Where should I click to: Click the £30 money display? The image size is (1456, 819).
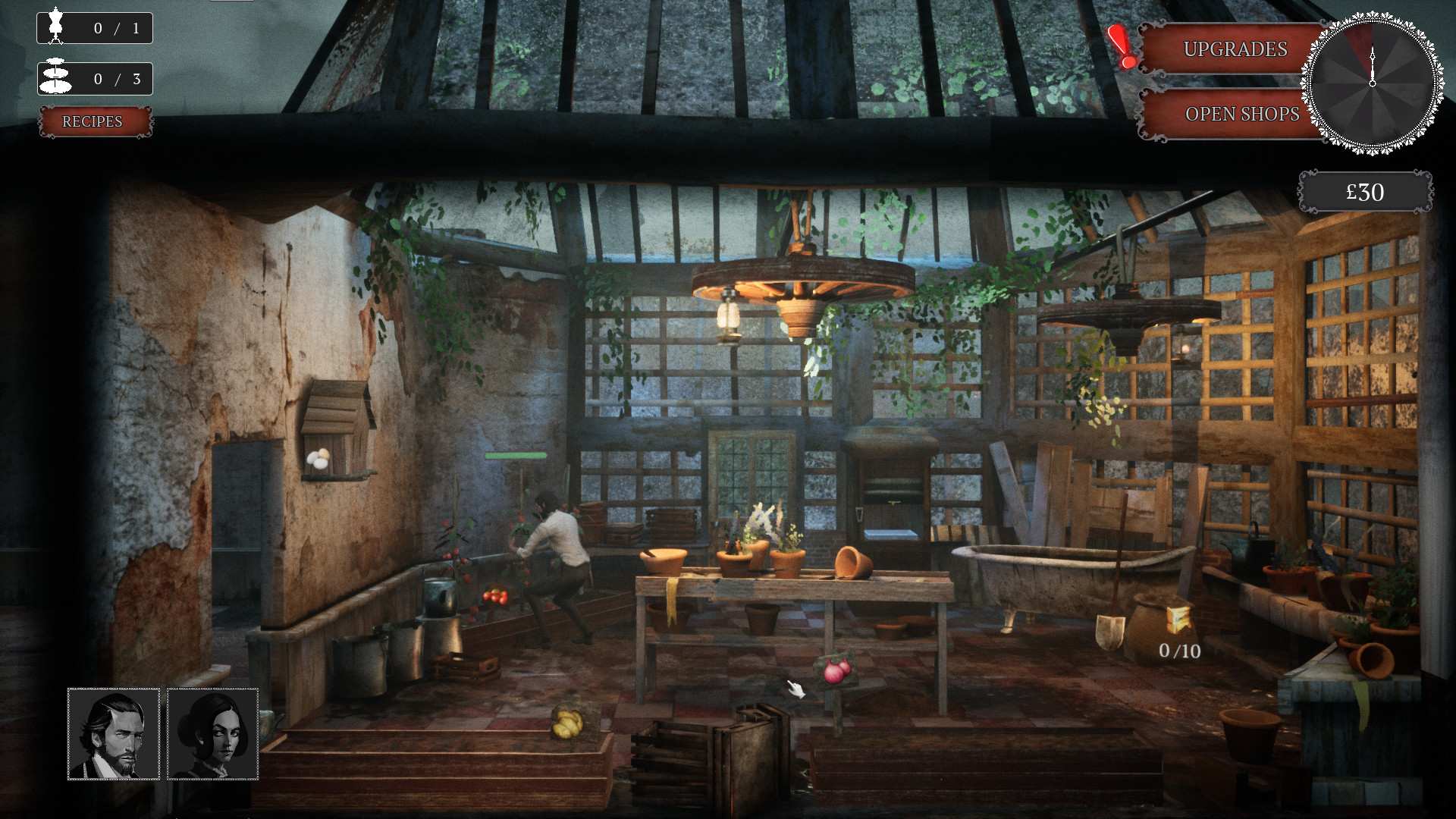(1365, 192)
